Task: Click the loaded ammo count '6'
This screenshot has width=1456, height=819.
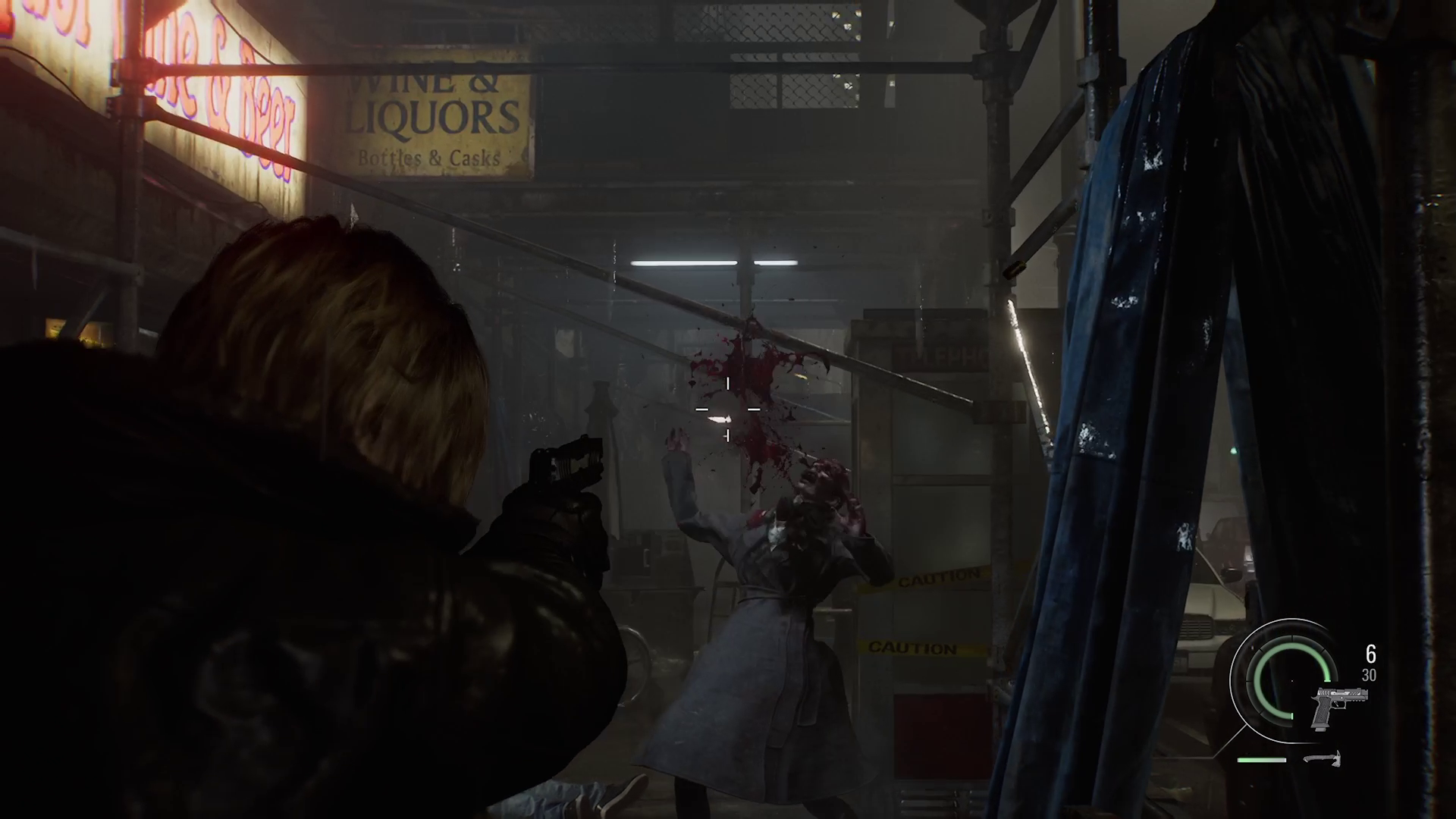Action: tap(1370, 653)
